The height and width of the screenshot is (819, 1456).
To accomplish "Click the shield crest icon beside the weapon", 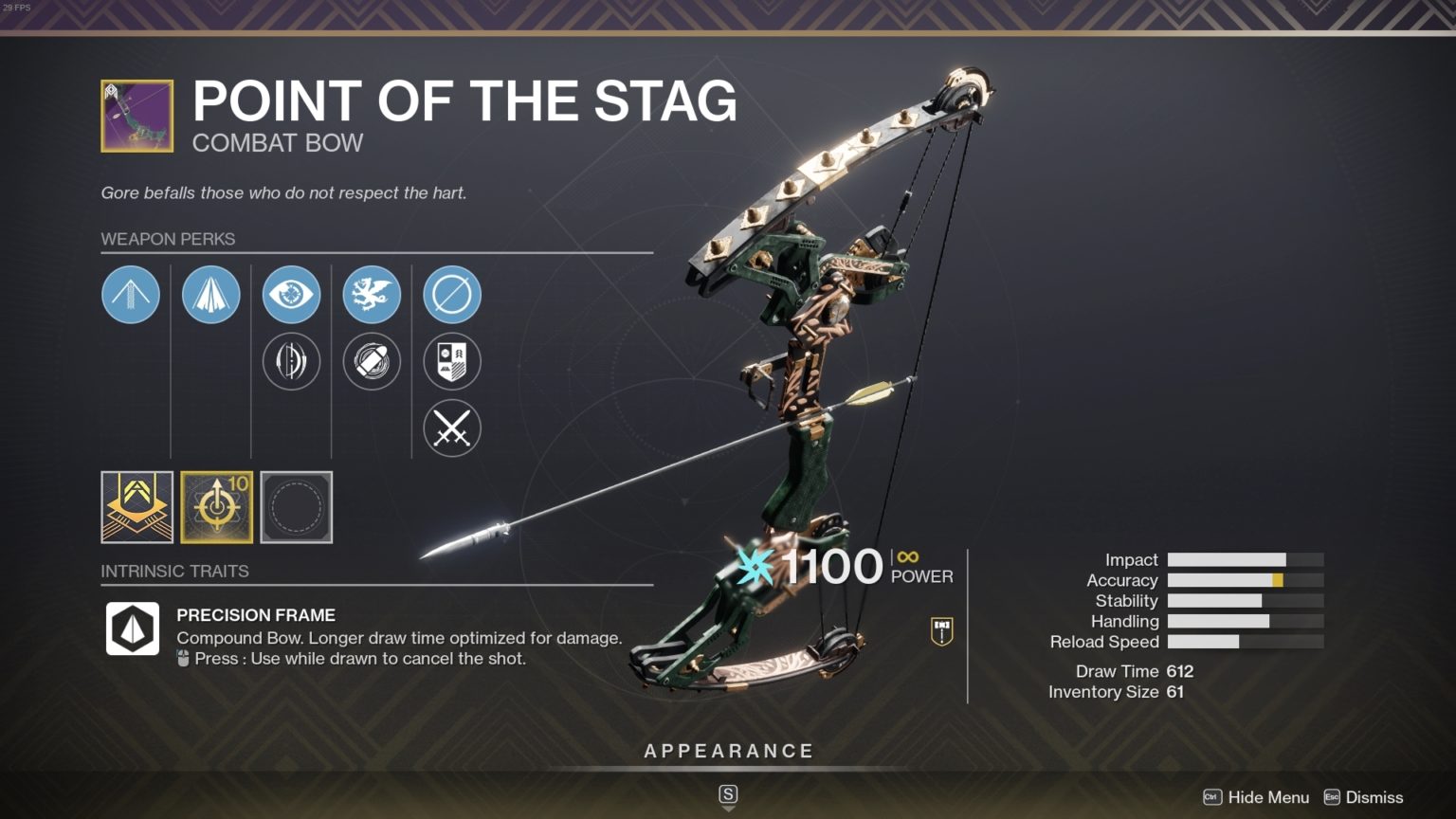I will 939,630.
